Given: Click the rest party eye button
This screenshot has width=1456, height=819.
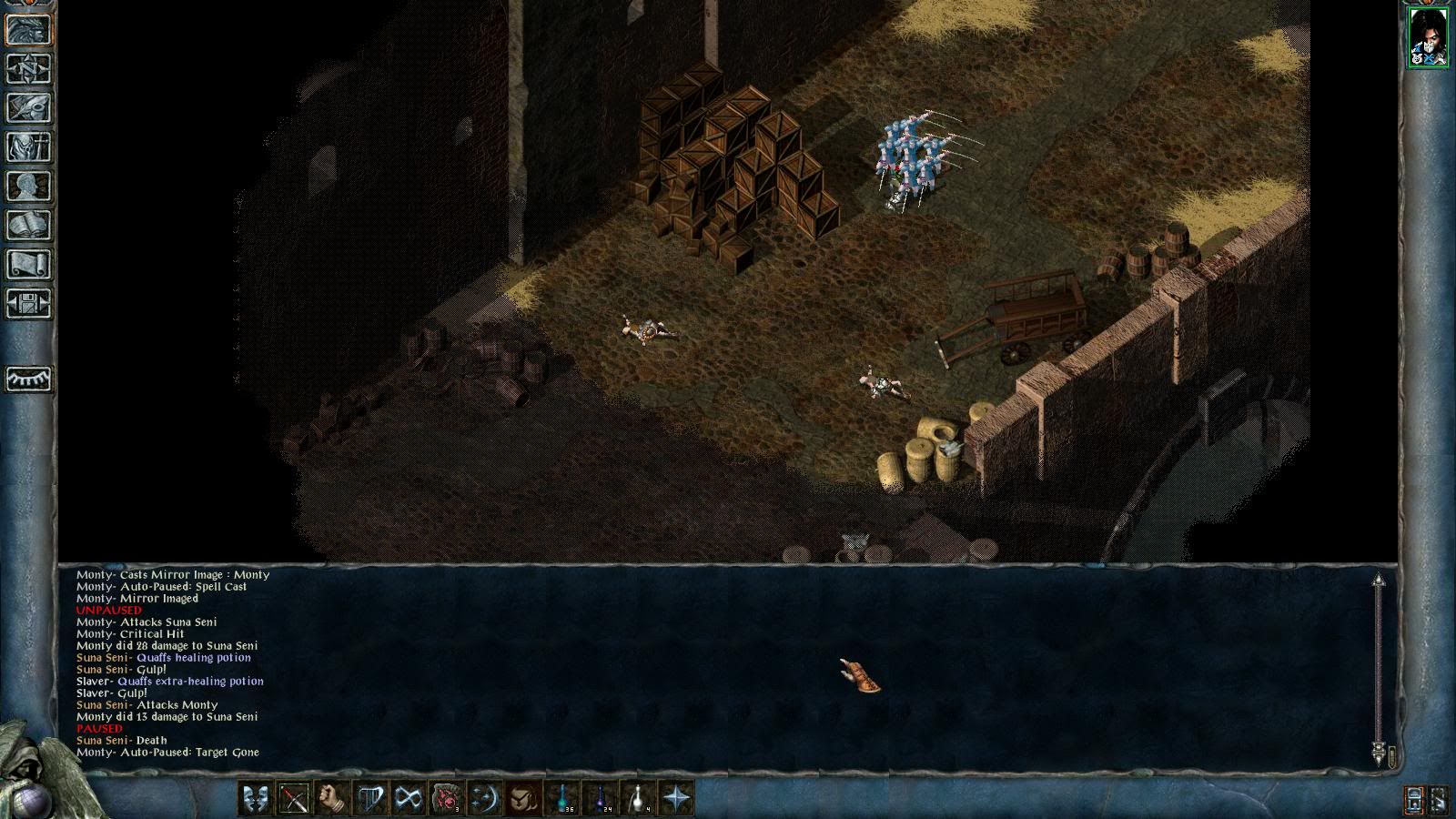Looking at the screenshot, I should pyautogui.click(x=29, y=379).
